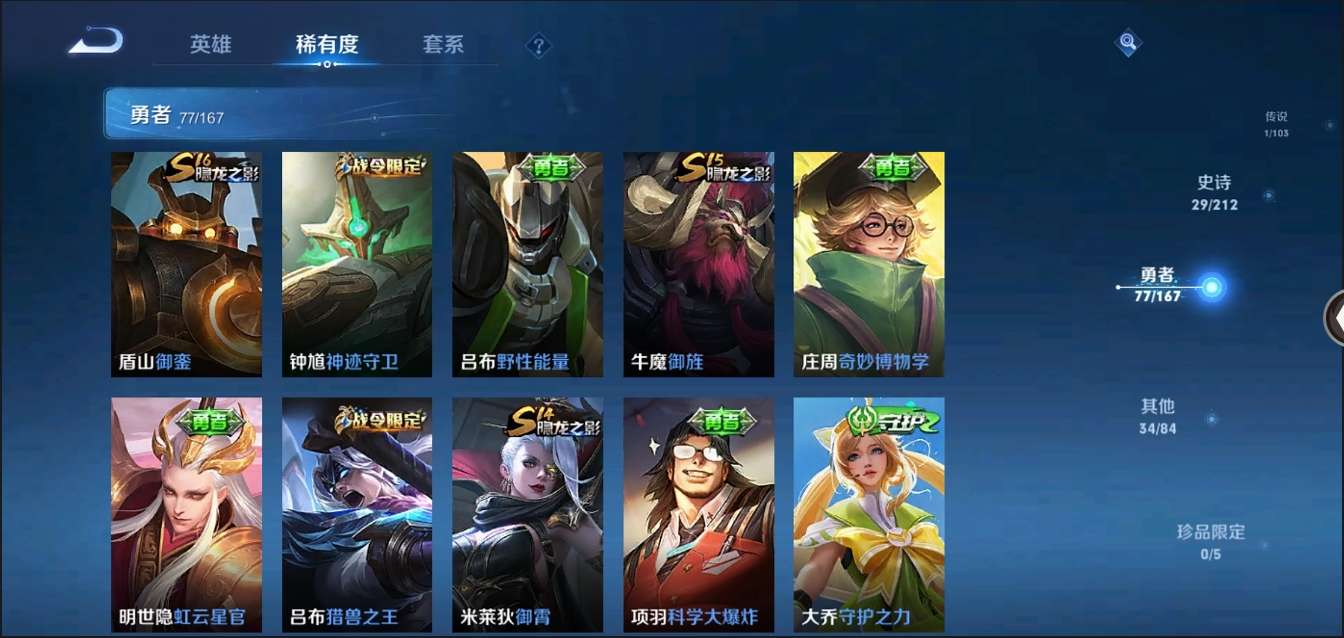Choose the 钟馗 神迹守卫 skin card
Viewport: 1344px width, 638px height.
pos(357,264)
